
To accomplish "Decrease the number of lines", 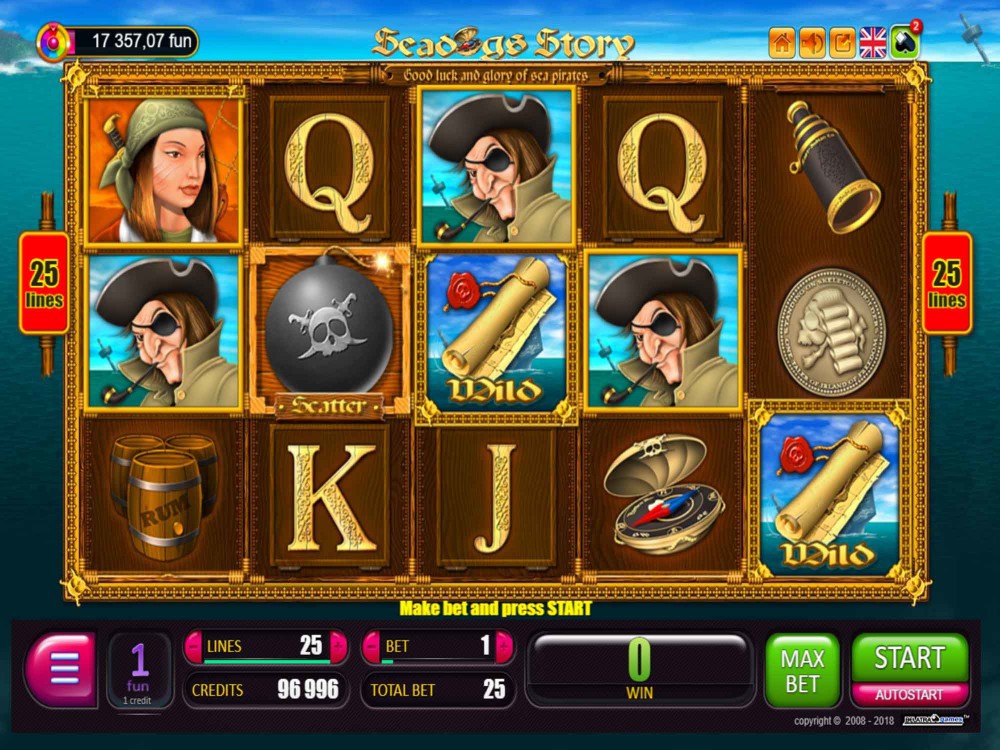I will (x=193, y=647).
